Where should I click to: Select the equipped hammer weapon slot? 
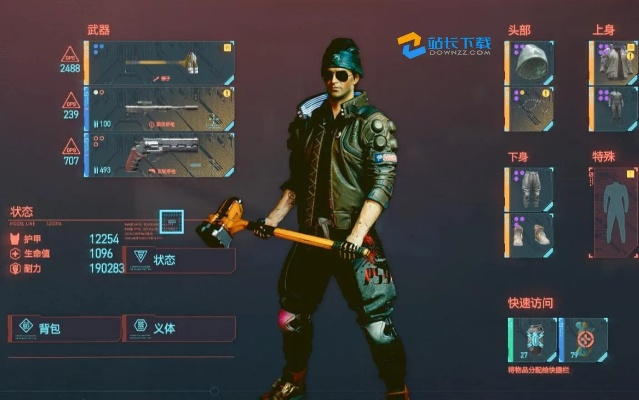[162, 63]
